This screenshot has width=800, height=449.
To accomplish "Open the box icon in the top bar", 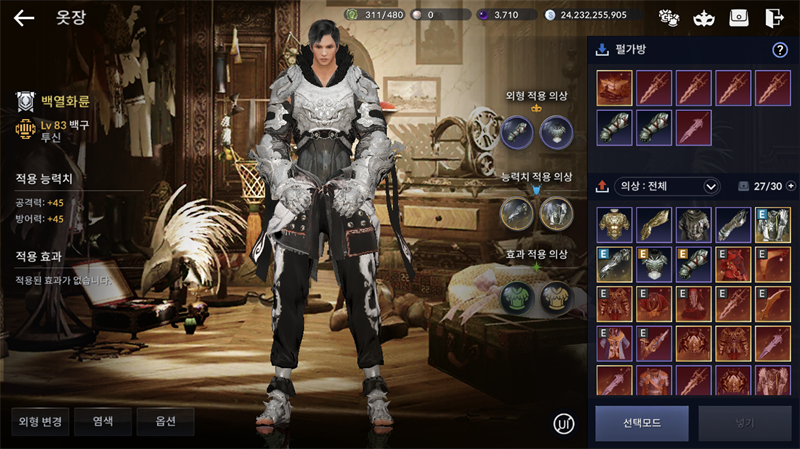I will (x=739, y=17).
